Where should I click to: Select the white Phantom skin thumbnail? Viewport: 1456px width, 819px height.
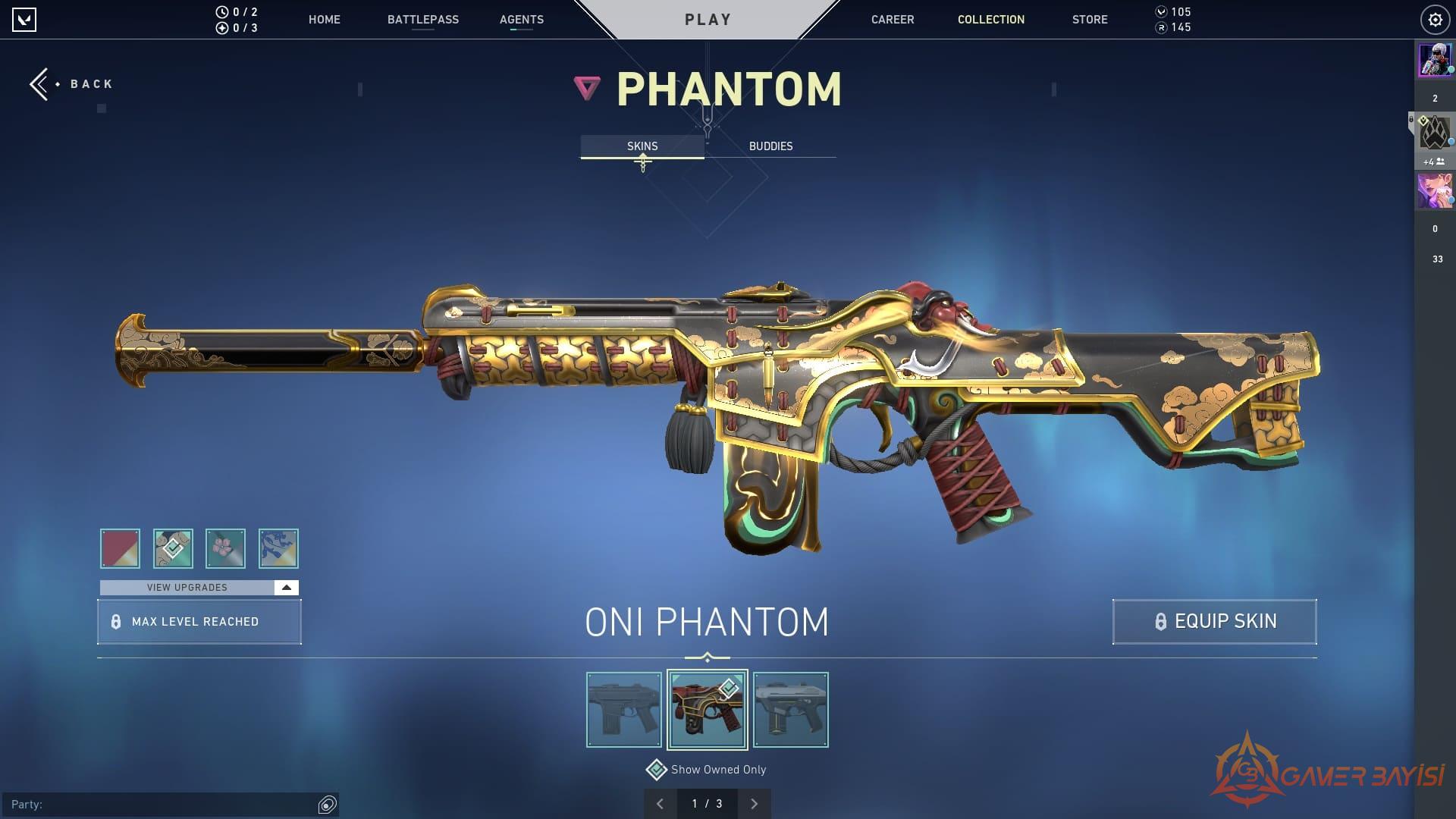[x=790, y=710]
